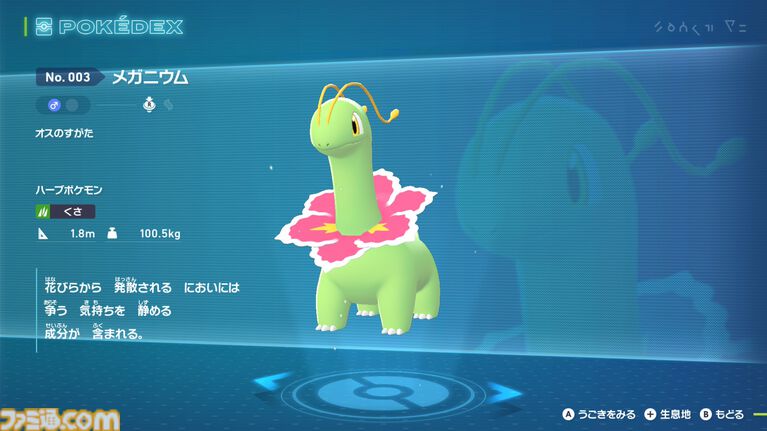Viewport: 767px width, 431px height.
Task: Select the male gender form icon
Action: point(53,104)
